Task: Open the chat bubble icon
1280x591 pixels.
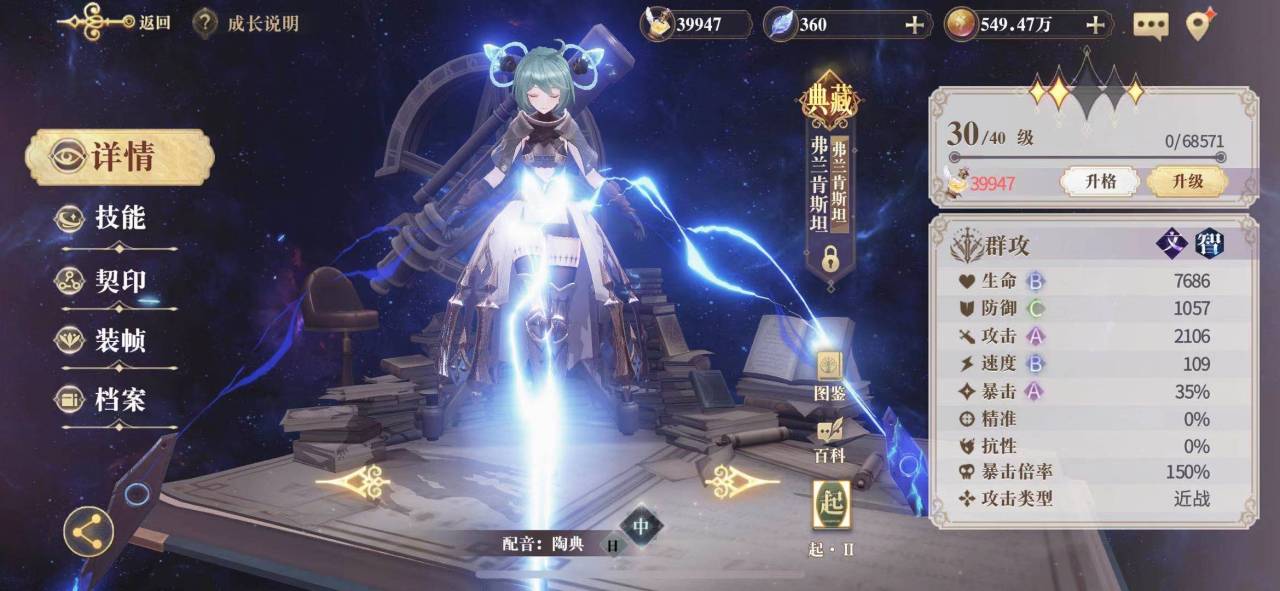Action: pos(1151,25)
